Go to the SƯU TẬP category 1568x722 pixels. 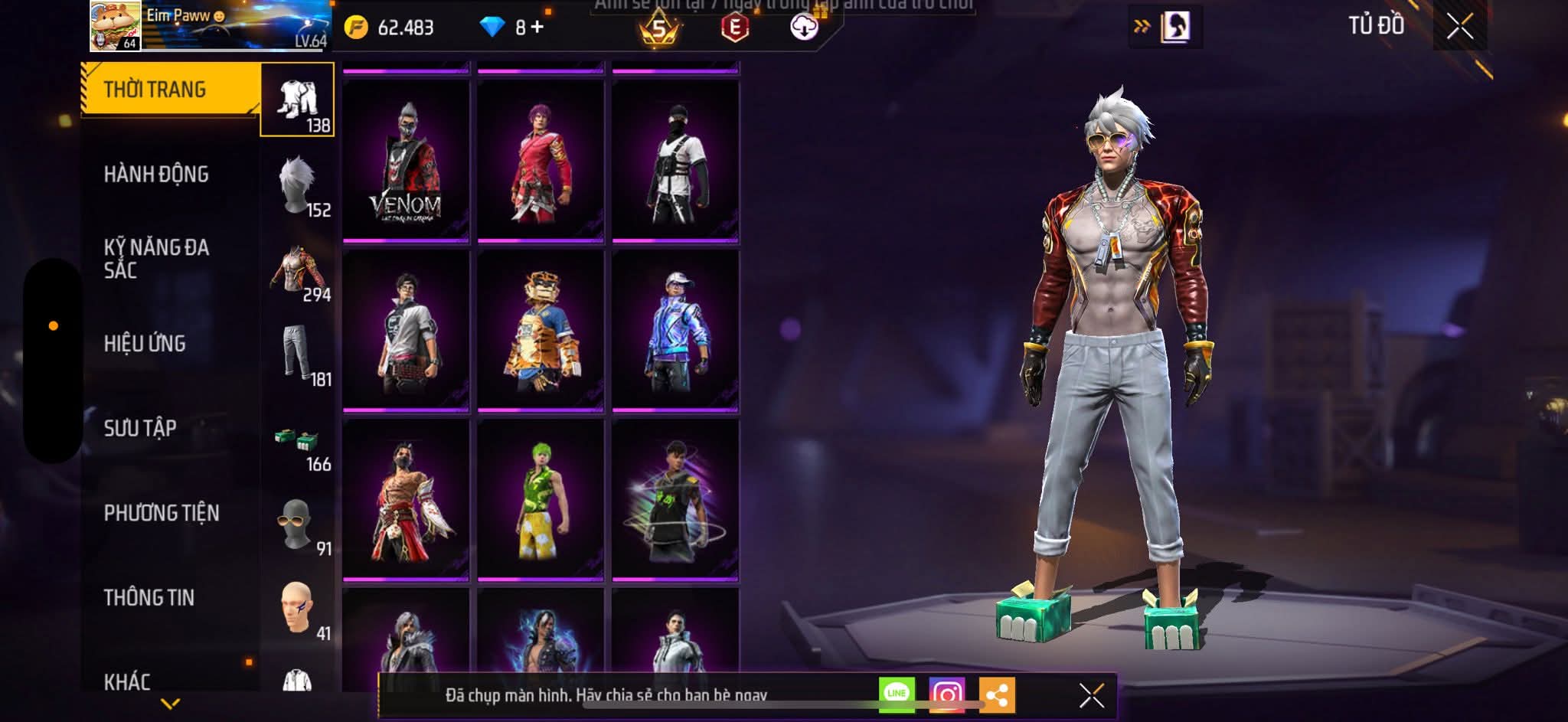(140, 428)
